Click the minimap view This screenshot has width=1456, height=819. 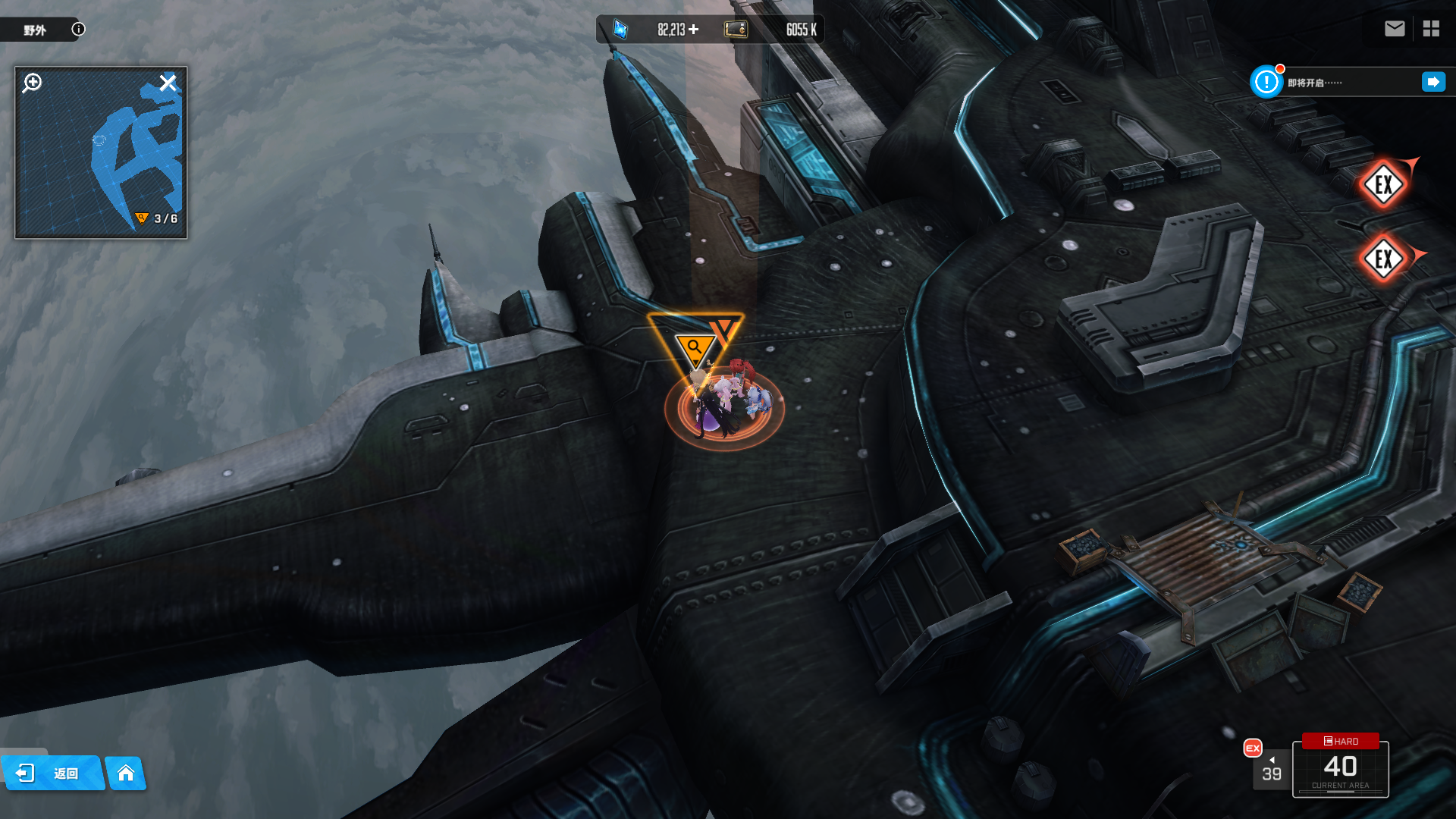101,159
